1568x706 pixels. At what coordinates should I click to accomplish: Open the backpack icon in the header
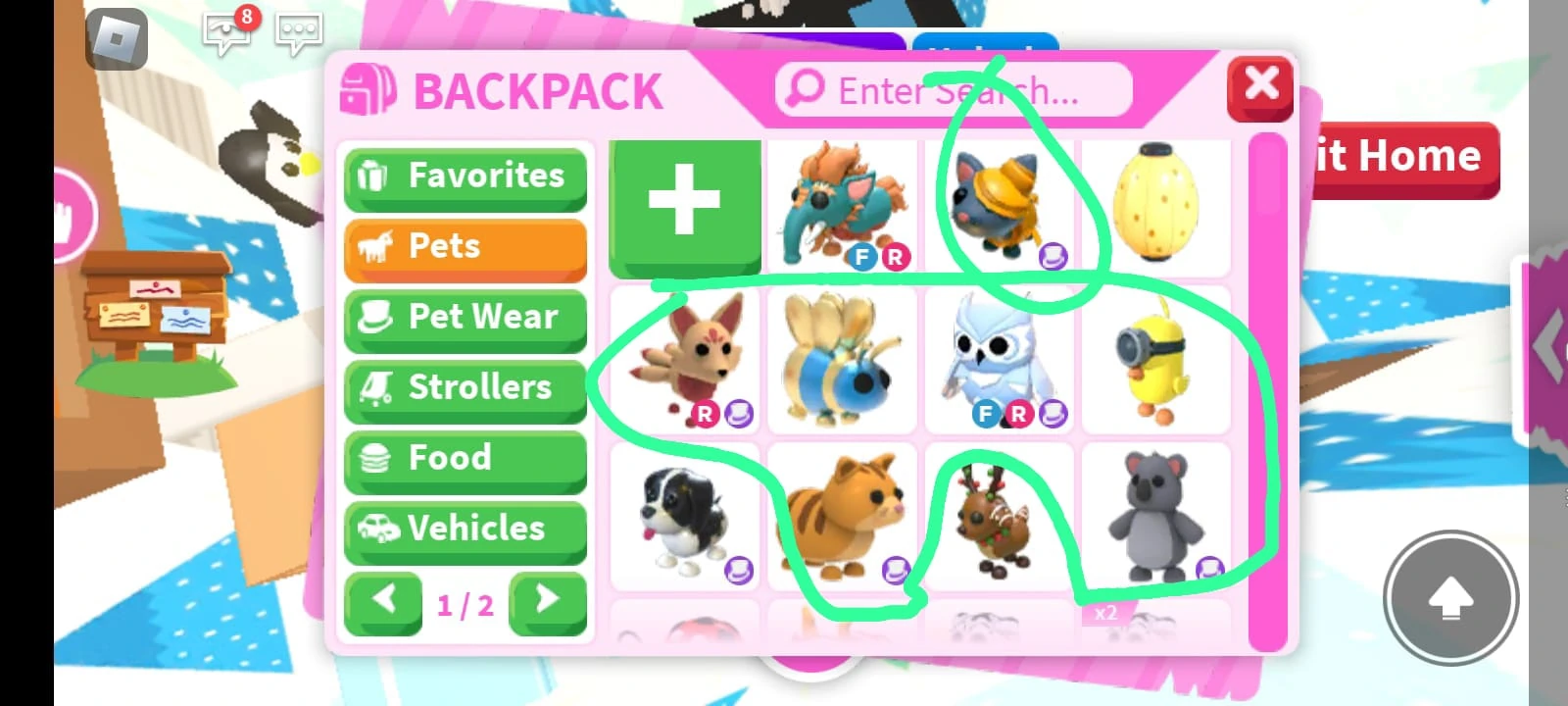(364, 88)
